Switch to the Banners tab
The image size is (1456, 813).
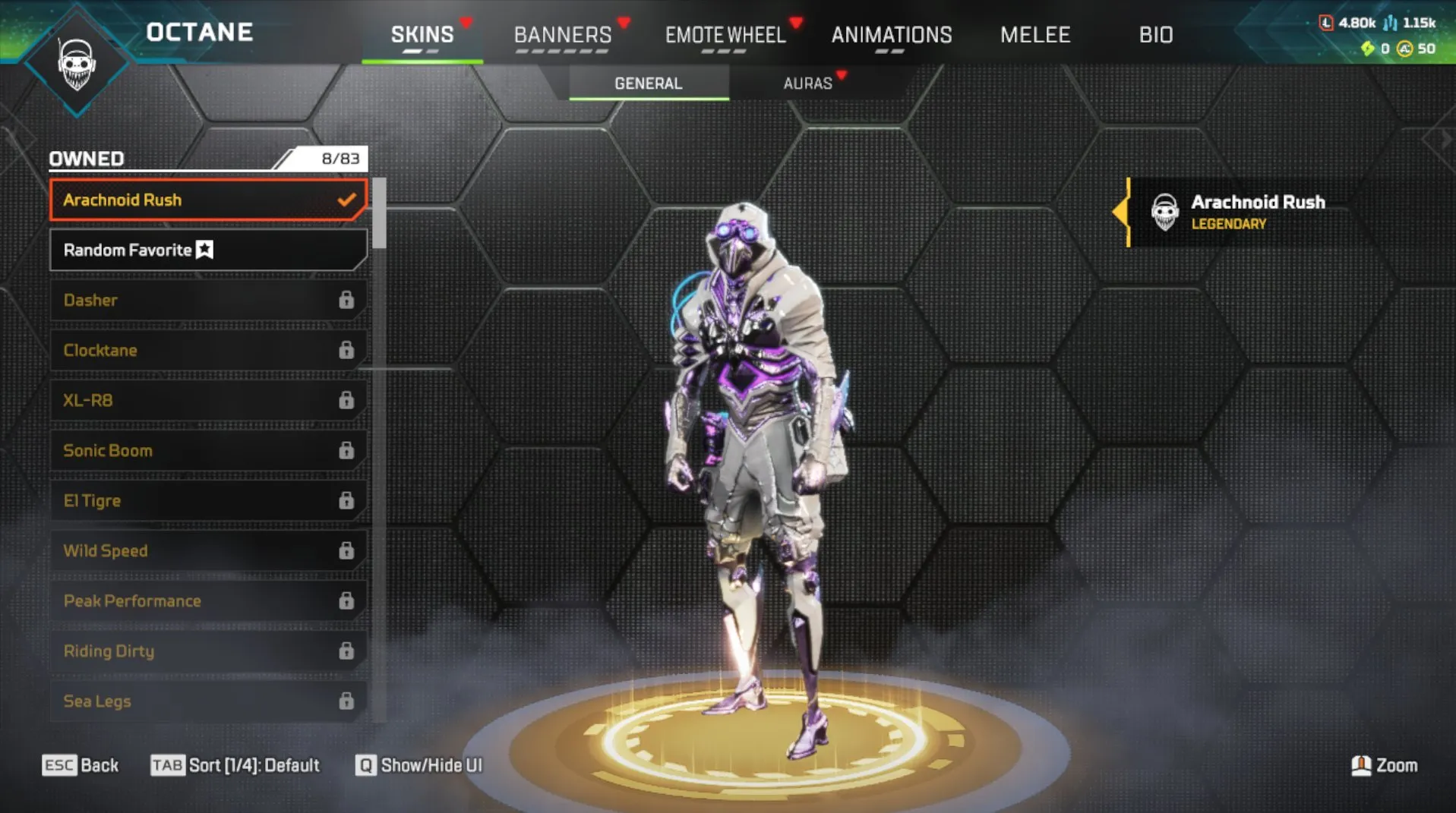[x=563, y=34]
